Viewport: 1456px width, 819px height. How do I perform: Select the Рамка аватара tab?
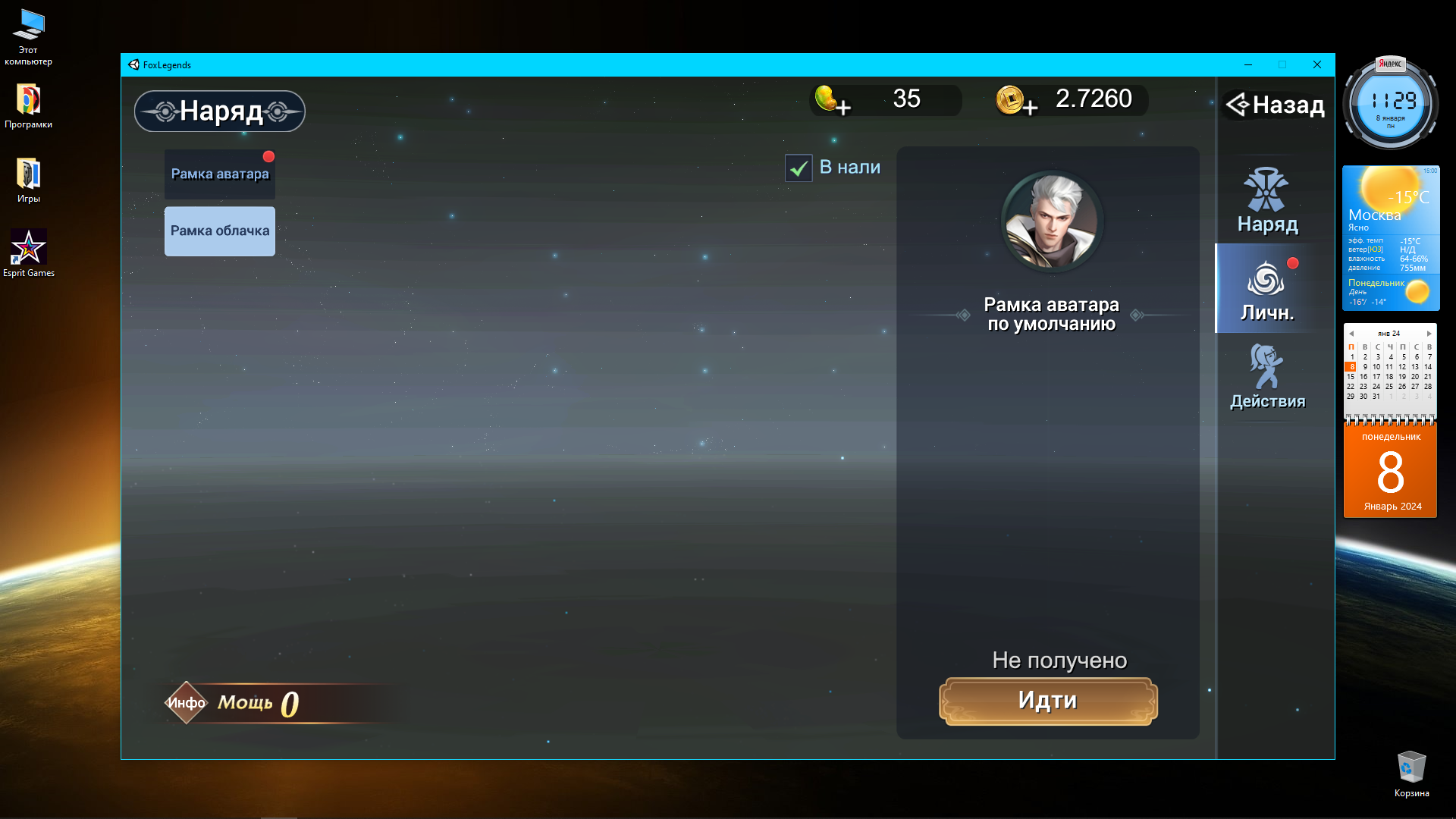[219, 174]
